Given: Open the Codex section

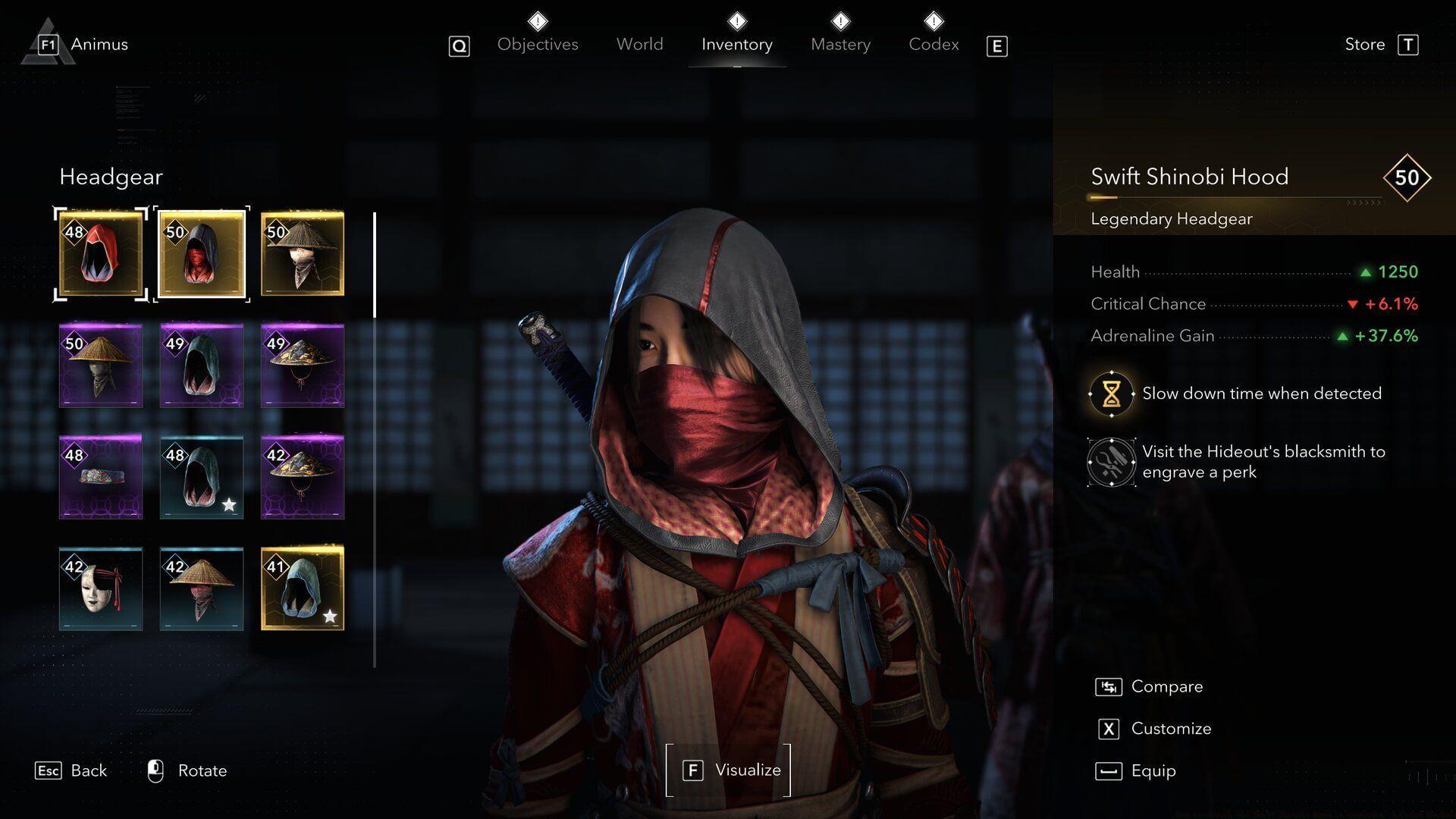Looking at the screenshot, I should (934, 44).
